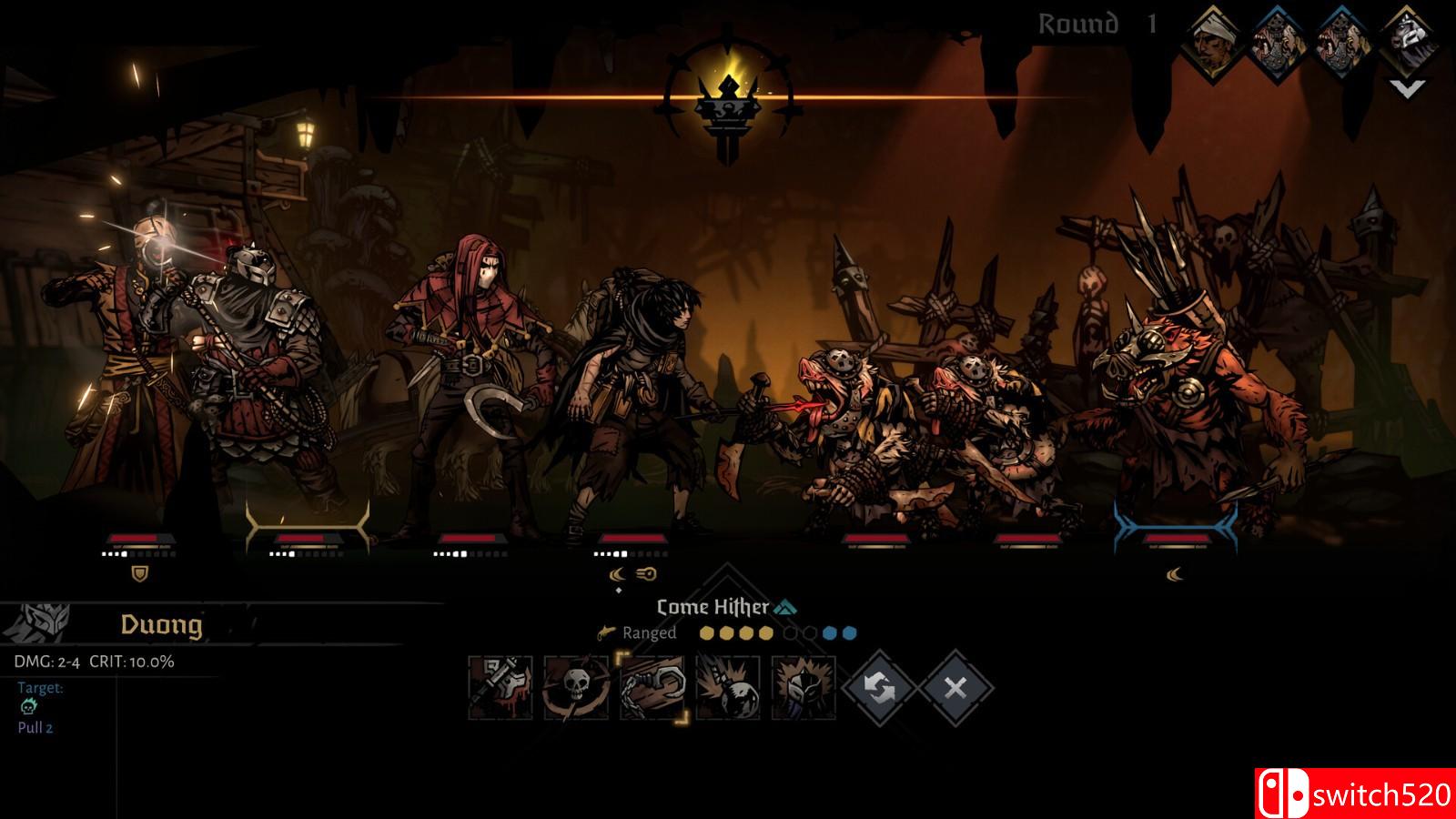Activate the Come Hither hook skill
The image size is (1456, 819).
point(652,688)
